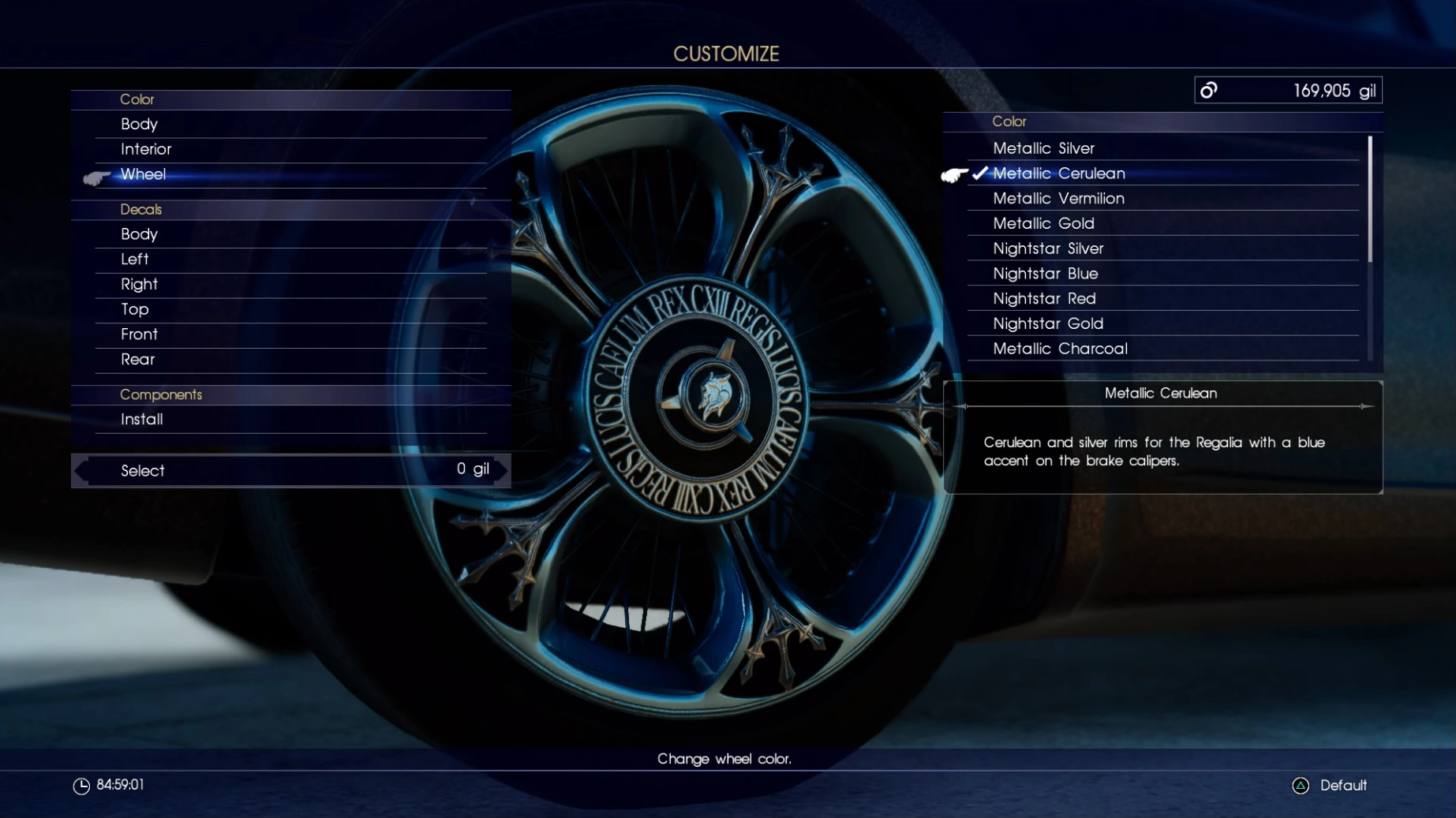Image resolution: width=1456 pixels, height=818 pixels.
Task: Open the Body decal menu entry
Action: (140, 233)
